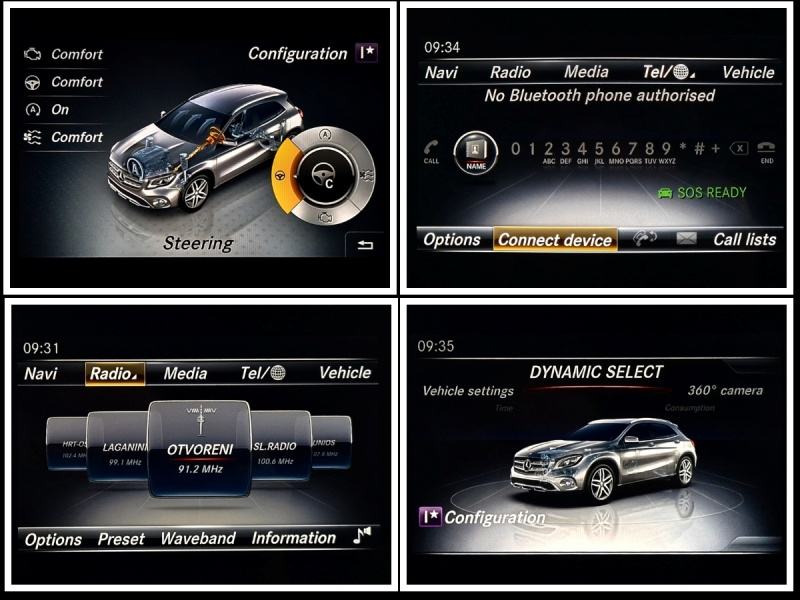800x600 pixels.
Task: Select DYNAMIC SELECT heading
Action: (x=596, y=372)
